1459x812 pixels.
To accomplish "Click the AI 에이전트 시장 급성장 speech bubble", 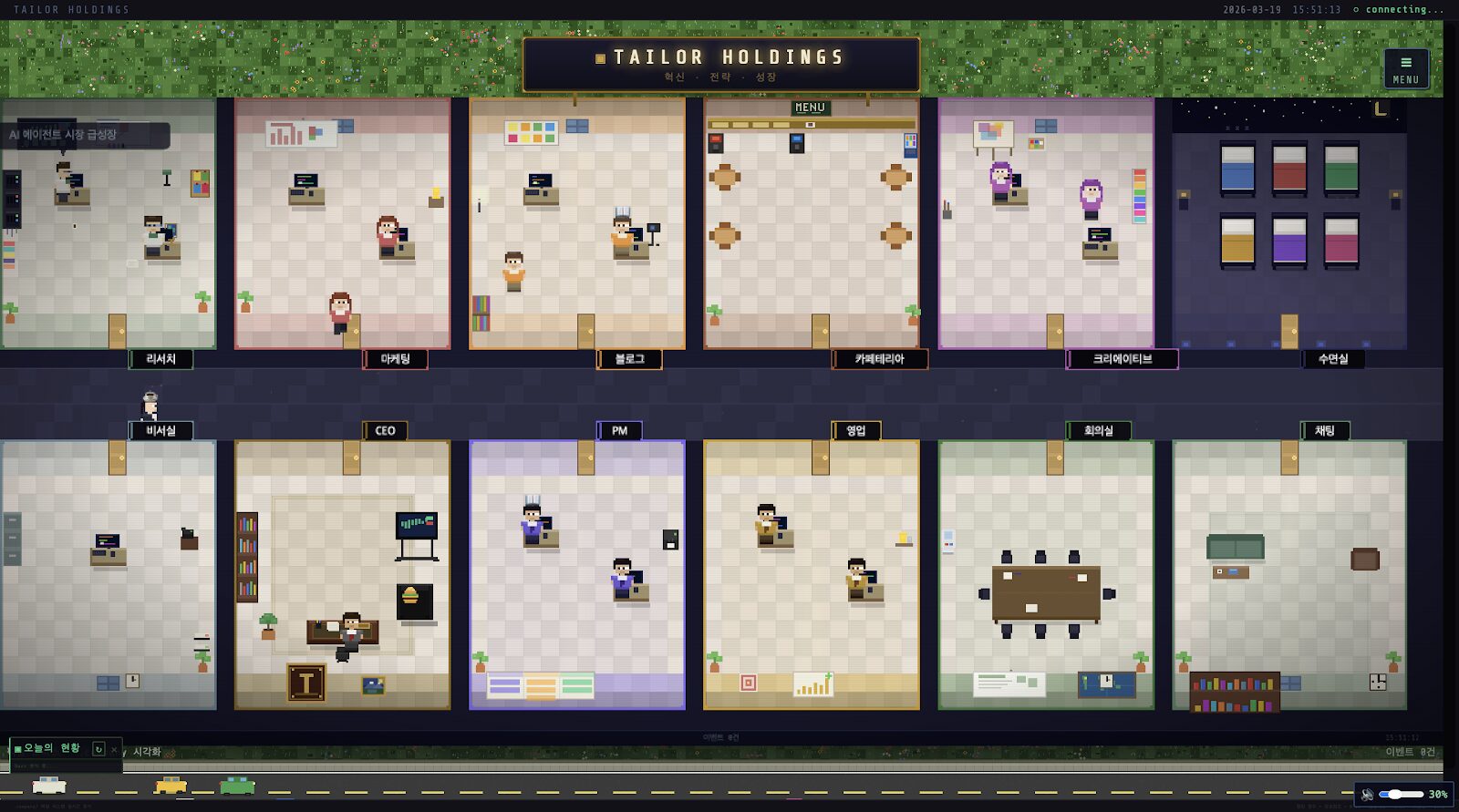I will pyautogui.click(x=85, y=135).
